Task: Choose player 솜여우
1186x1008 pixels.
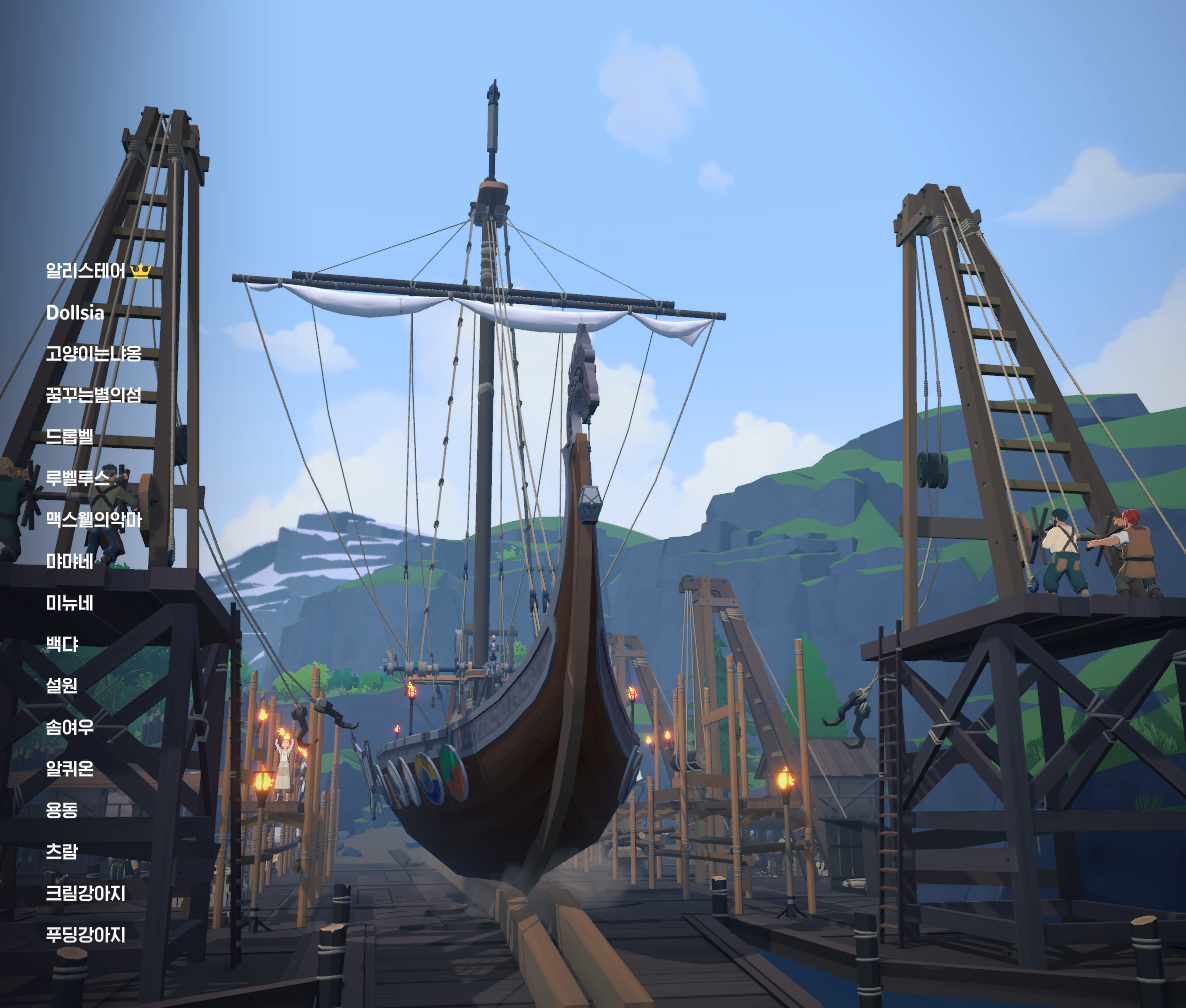Action: tap(70, 727)
